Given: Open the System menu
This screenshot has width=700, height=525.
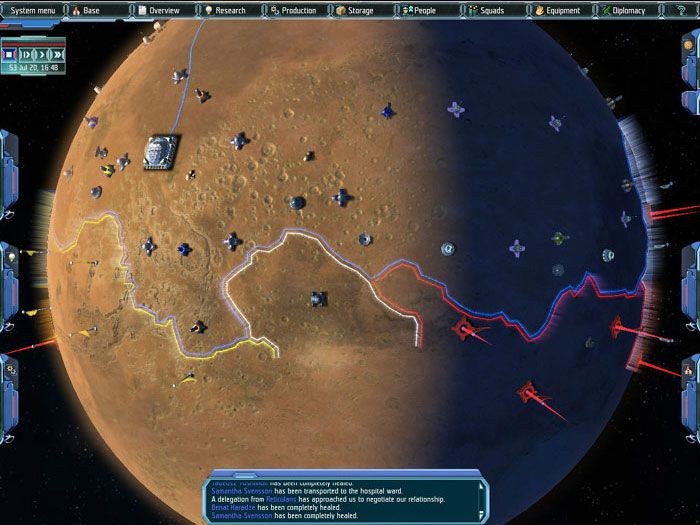Looking at the screenshot, I should (x=30, y=10).
